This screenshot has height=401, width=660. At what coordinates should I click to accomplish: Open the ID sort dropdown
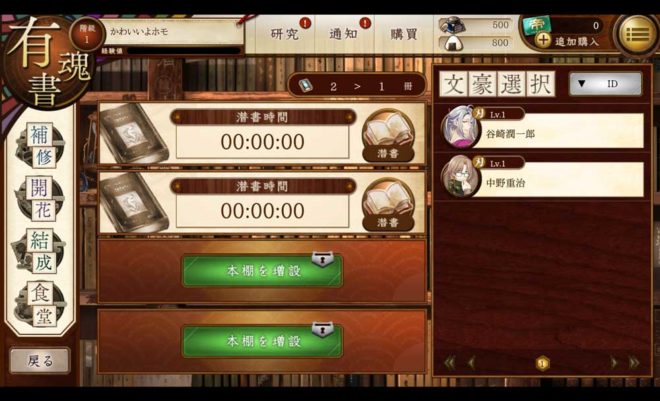[x=605, y=84]
